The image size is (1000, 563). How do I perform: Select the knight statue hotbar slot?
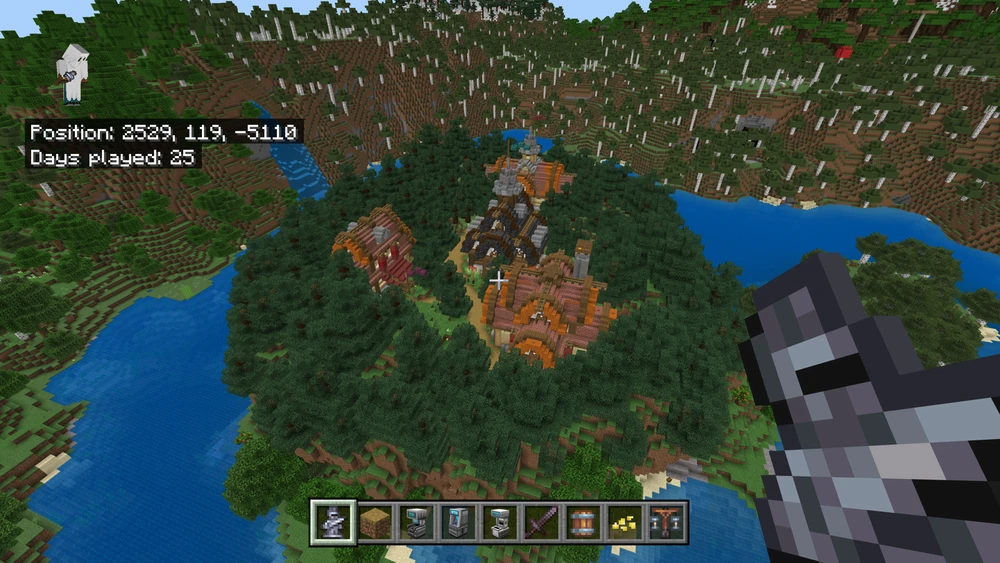tap(332, 522)
